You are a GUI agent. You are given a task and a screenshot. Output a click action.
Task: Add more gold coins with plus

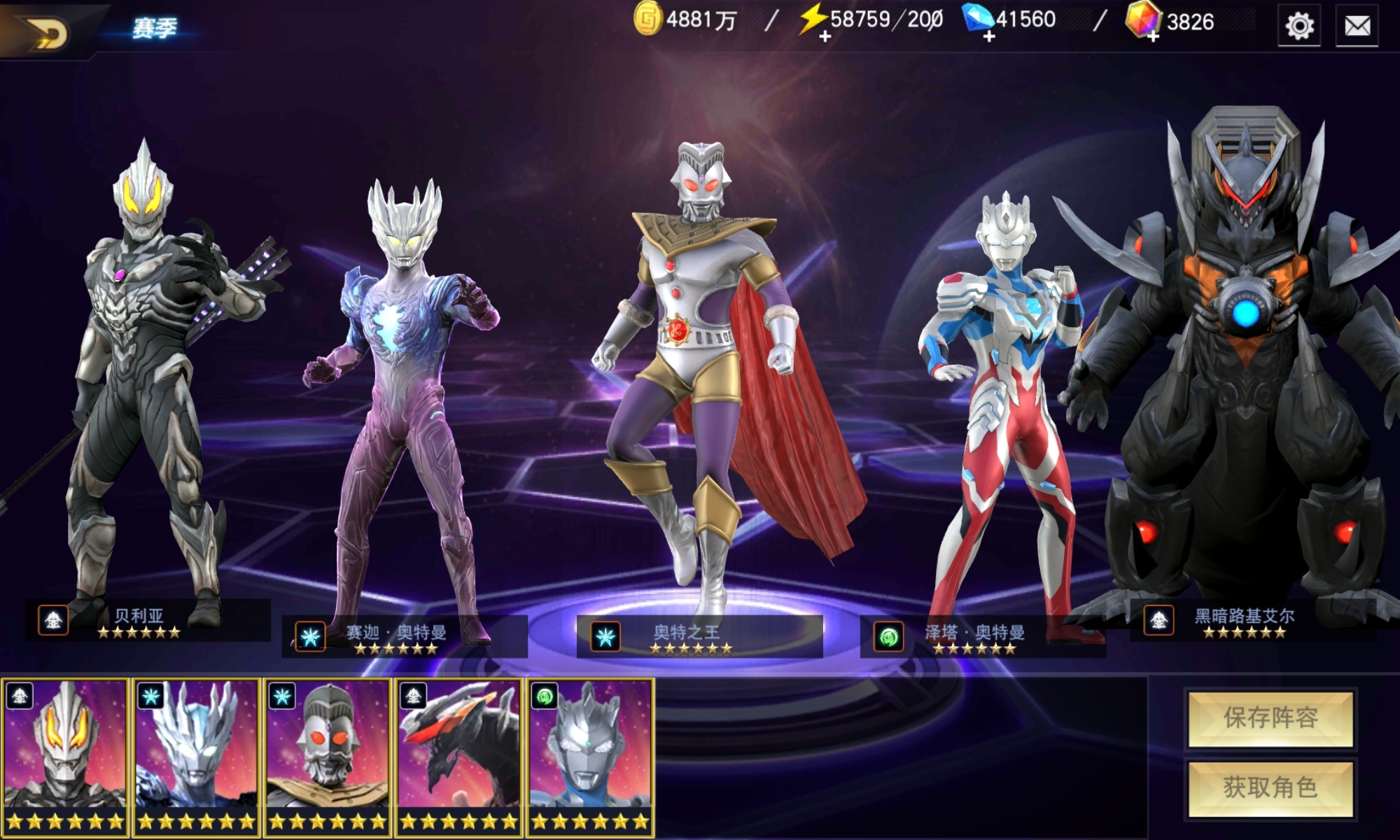(x=648, y=20)
